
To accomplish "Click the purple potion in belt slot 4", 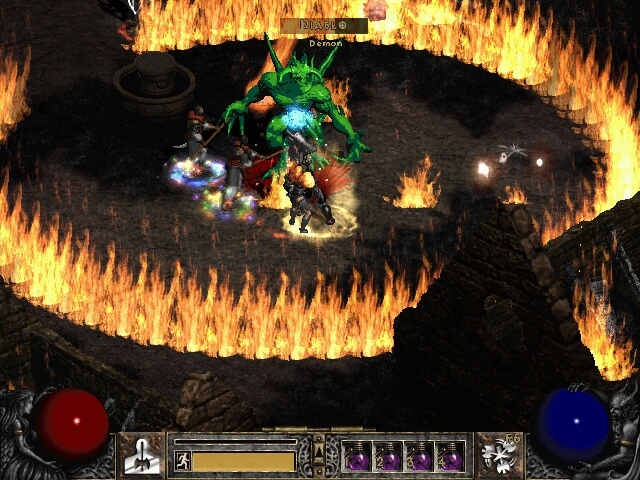I will click(450, 458).
